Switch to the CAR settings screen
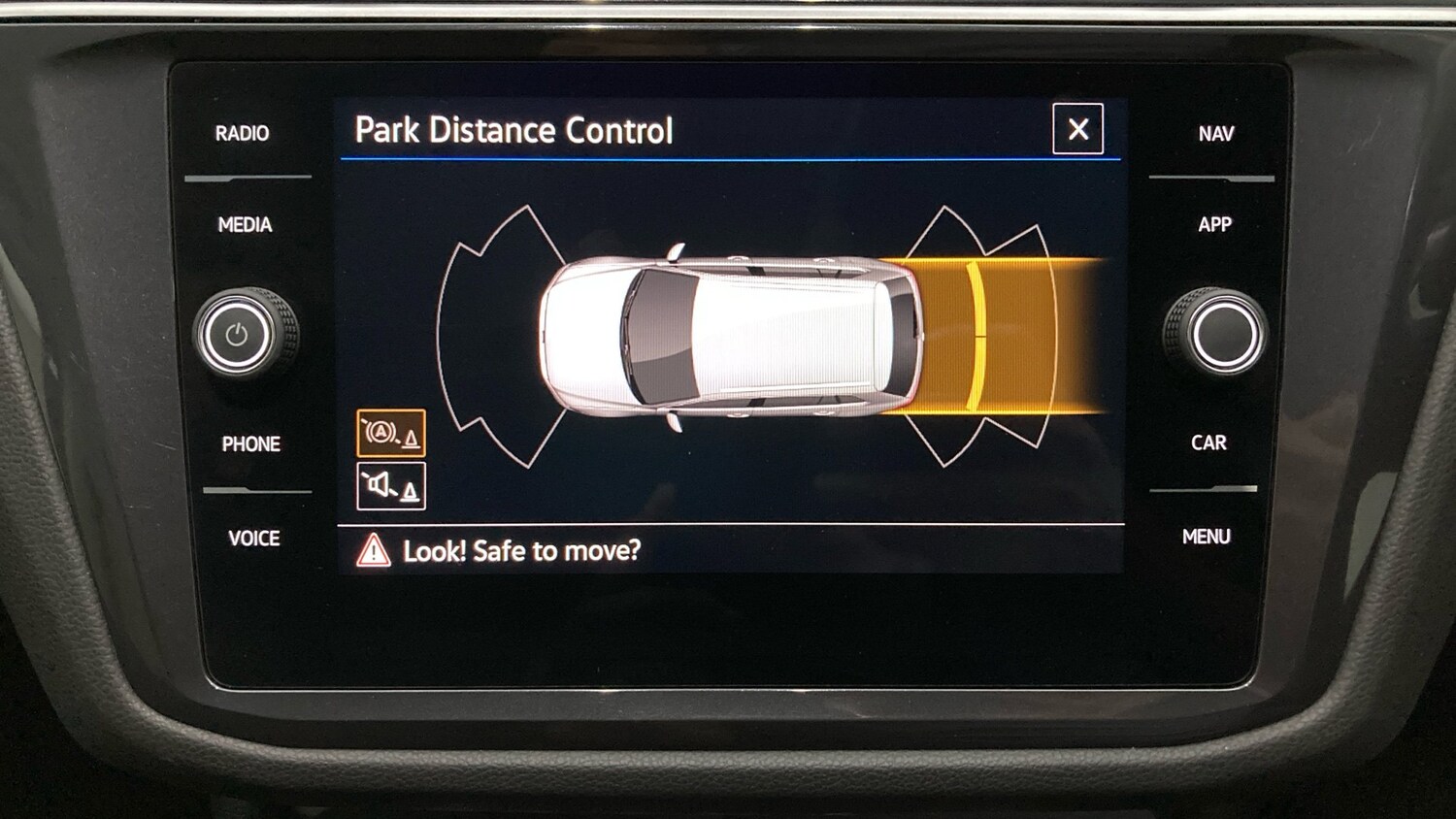 click(x=1209, y=442)
